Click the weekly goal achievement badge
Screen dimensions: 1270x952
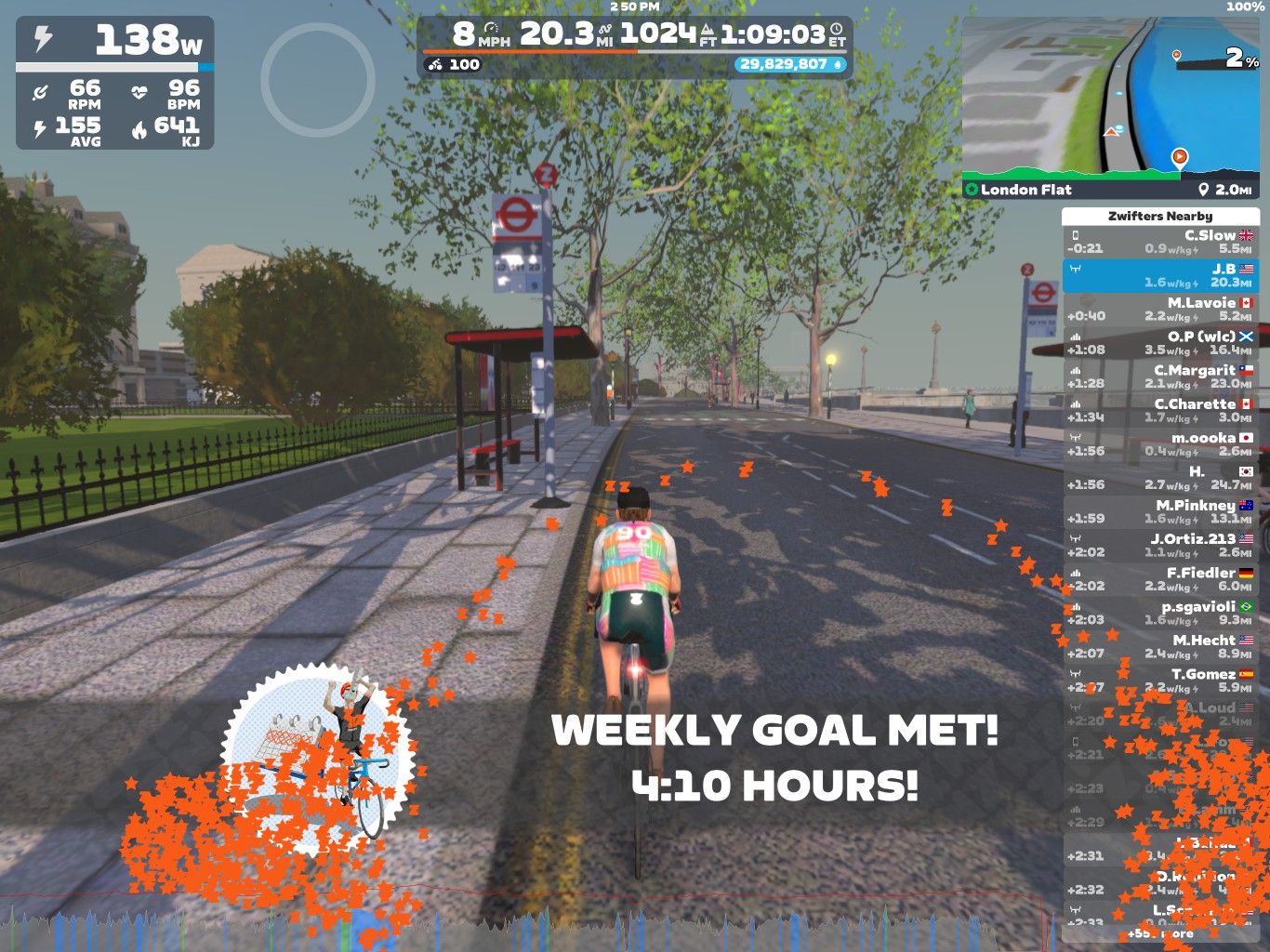(x=318, y=753)
